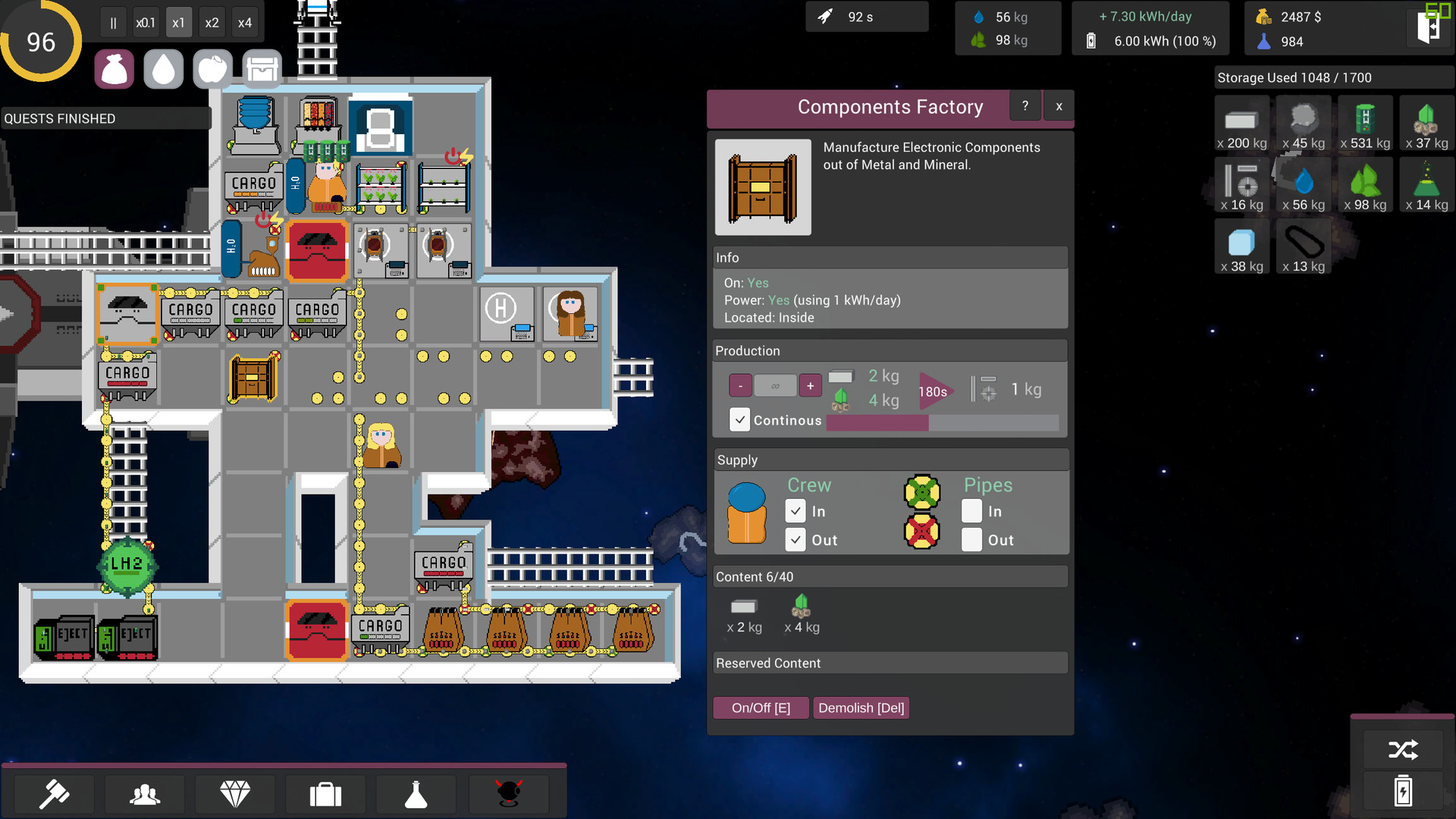Toggle the green pipe valve icon
This screenshot has width=1456, height=819.
coord(922,491)
